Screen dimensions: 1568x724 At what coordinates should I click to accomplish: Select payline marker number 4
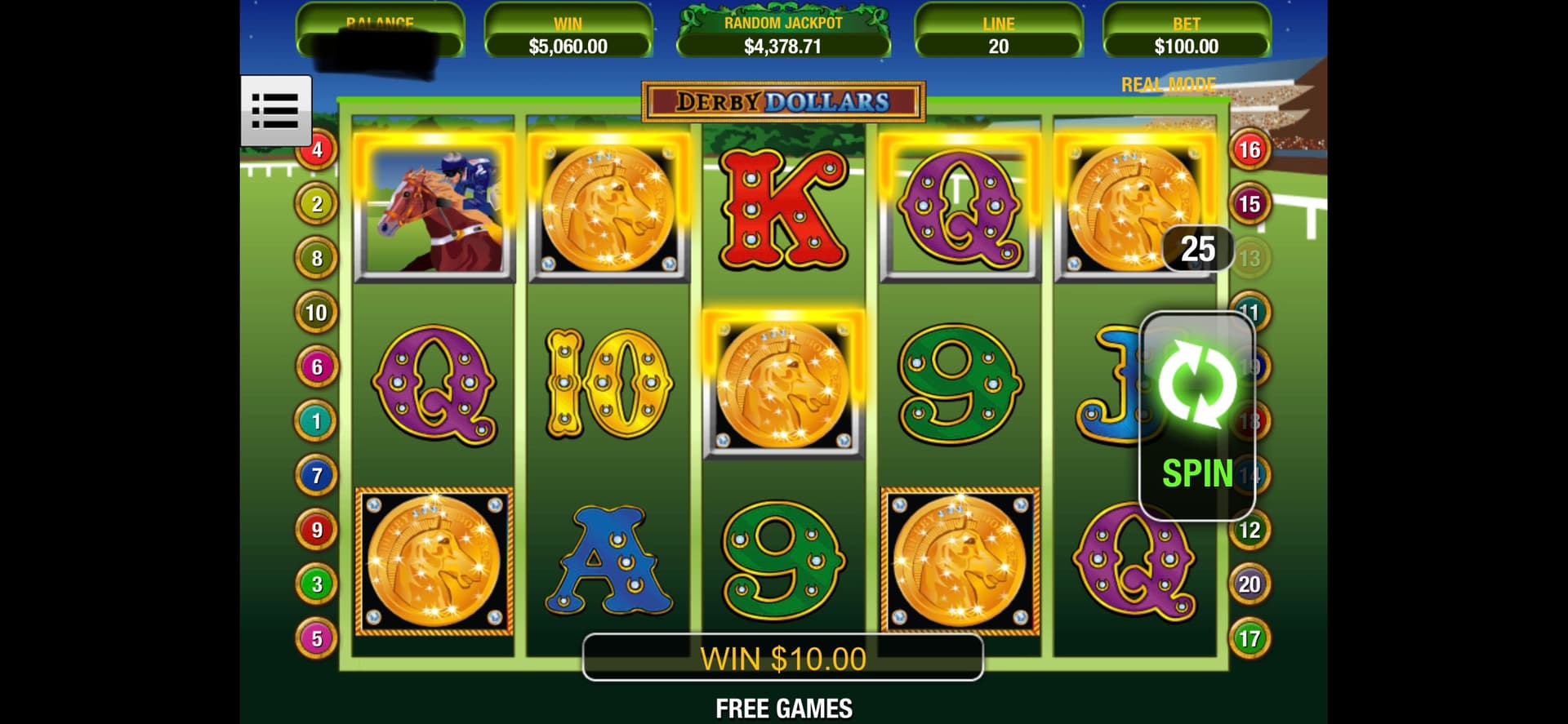point(317,150)
